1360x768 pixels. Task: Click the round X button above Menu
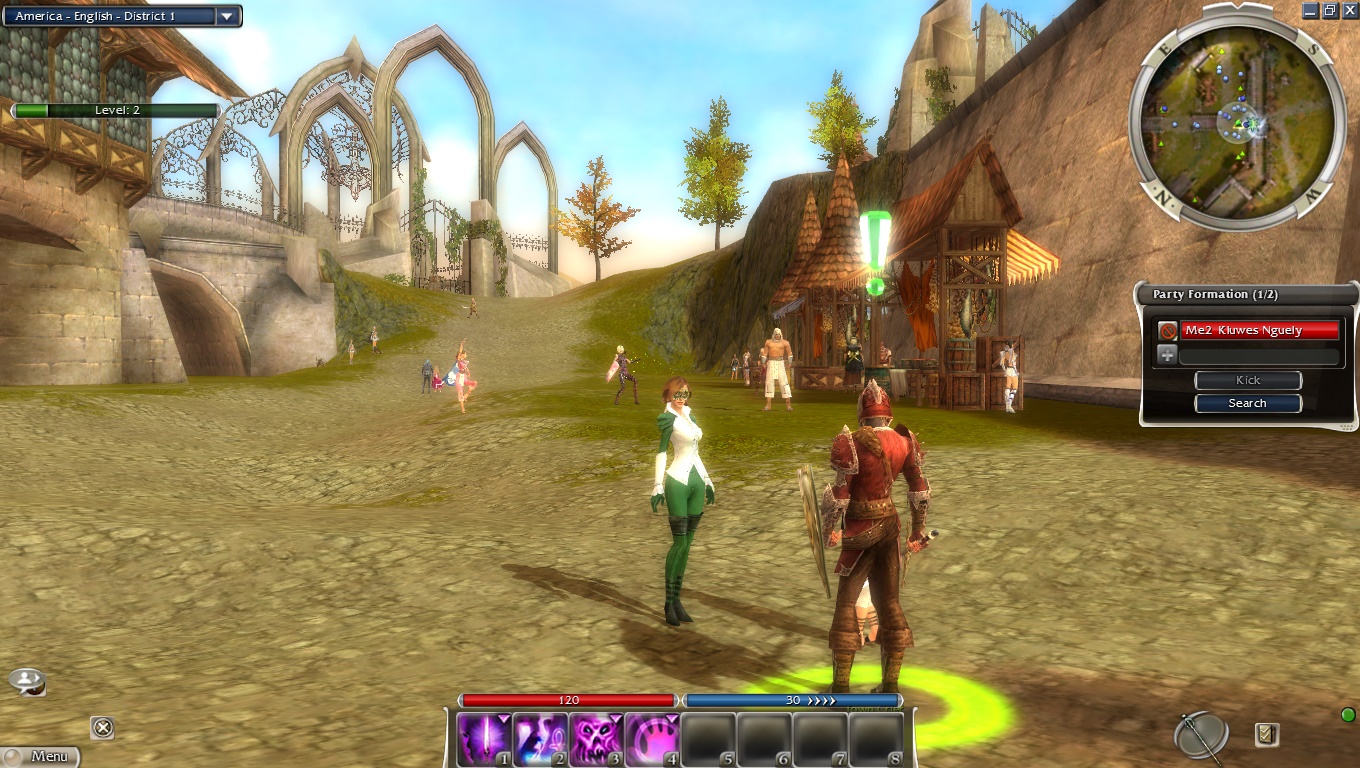pyautogui.click(x=102, y=727)
